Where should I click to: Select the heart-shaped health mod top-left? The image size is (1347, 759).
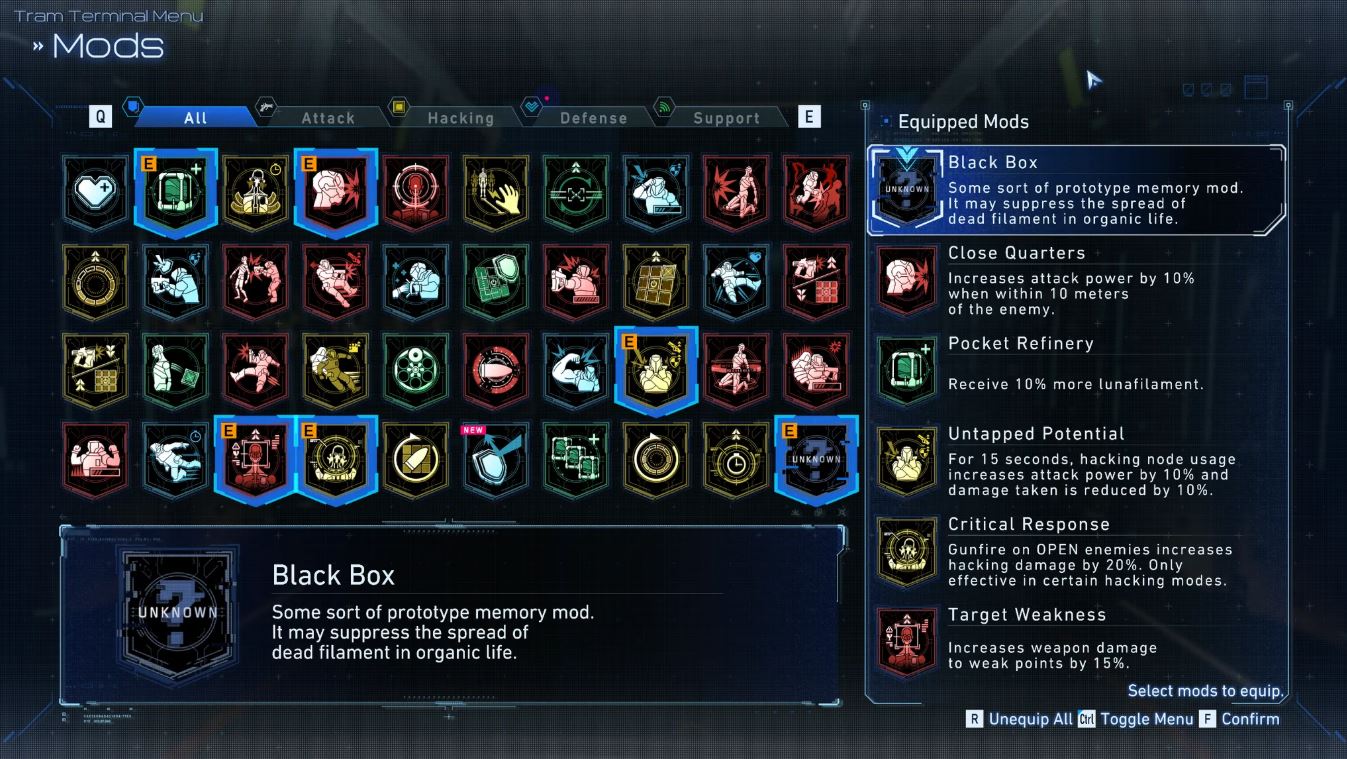pyautogui.click(x=95, y=190)
